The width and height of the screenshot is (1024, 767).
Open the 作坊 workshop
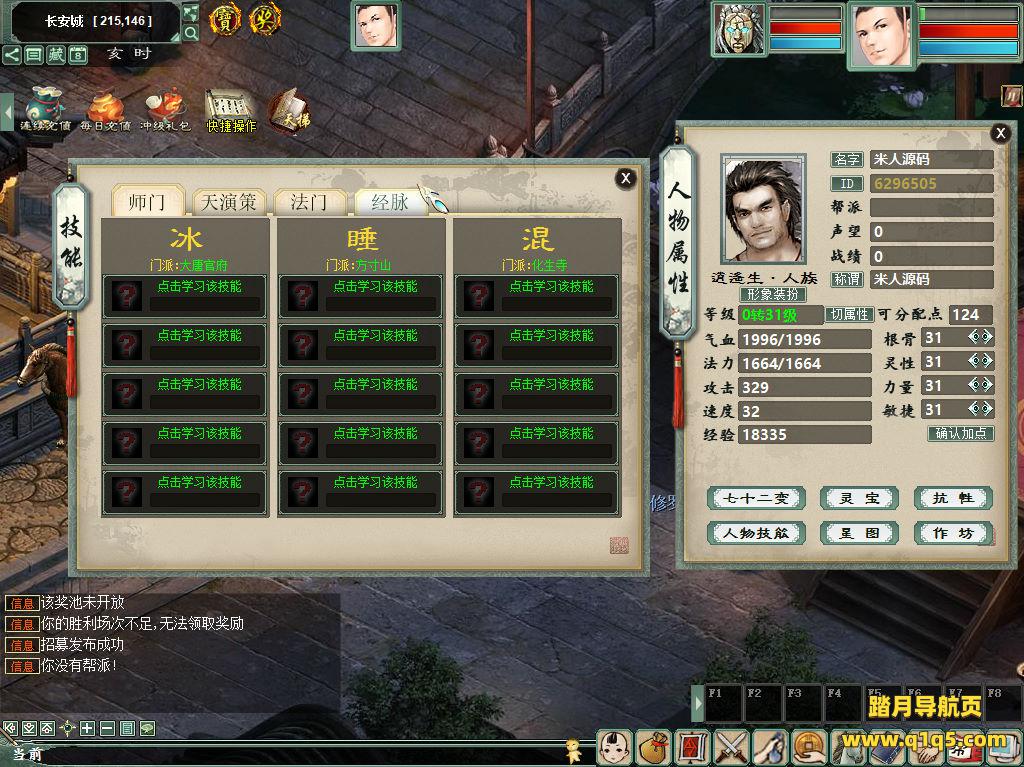click(952, 533)
